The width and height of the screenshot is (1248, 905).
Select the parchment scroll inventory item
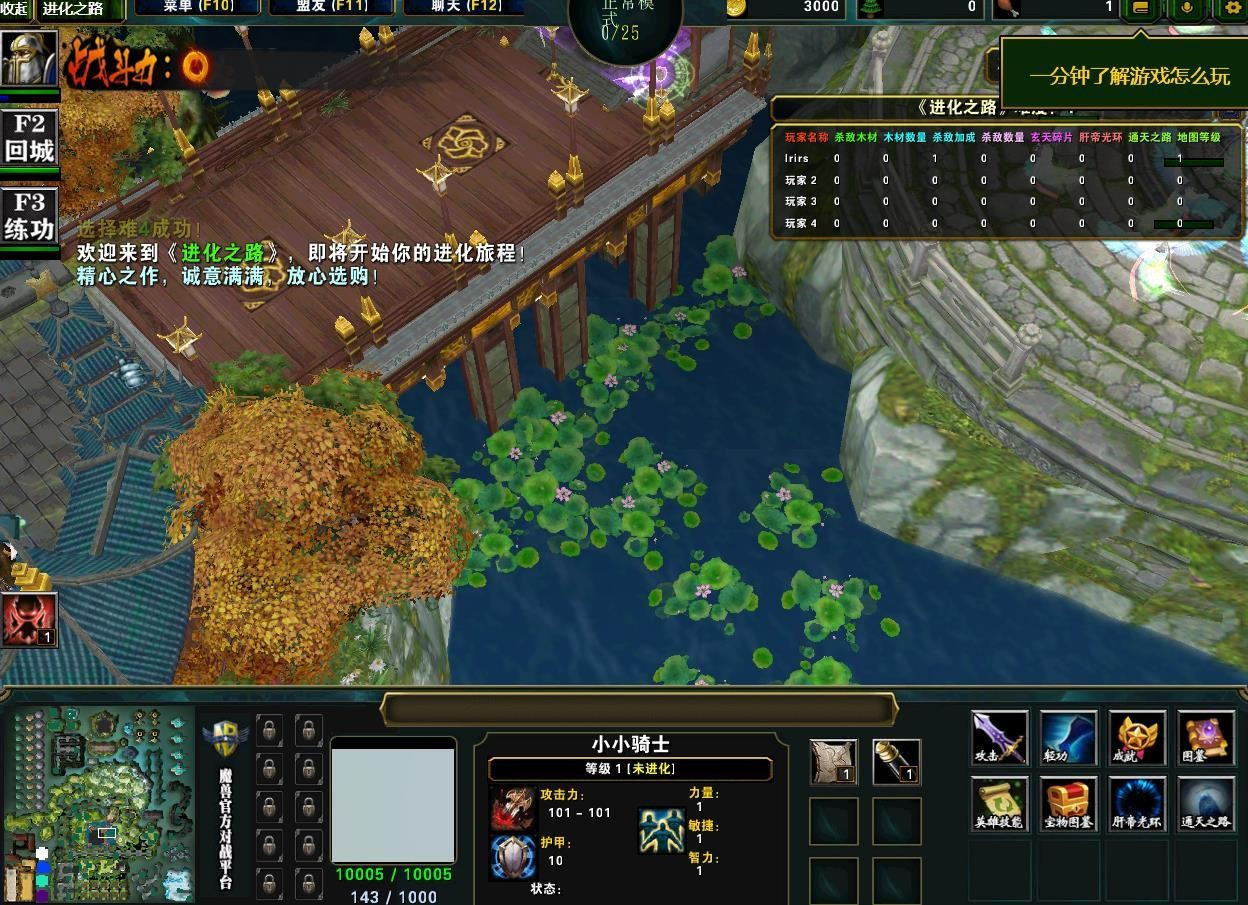point(833,762)
